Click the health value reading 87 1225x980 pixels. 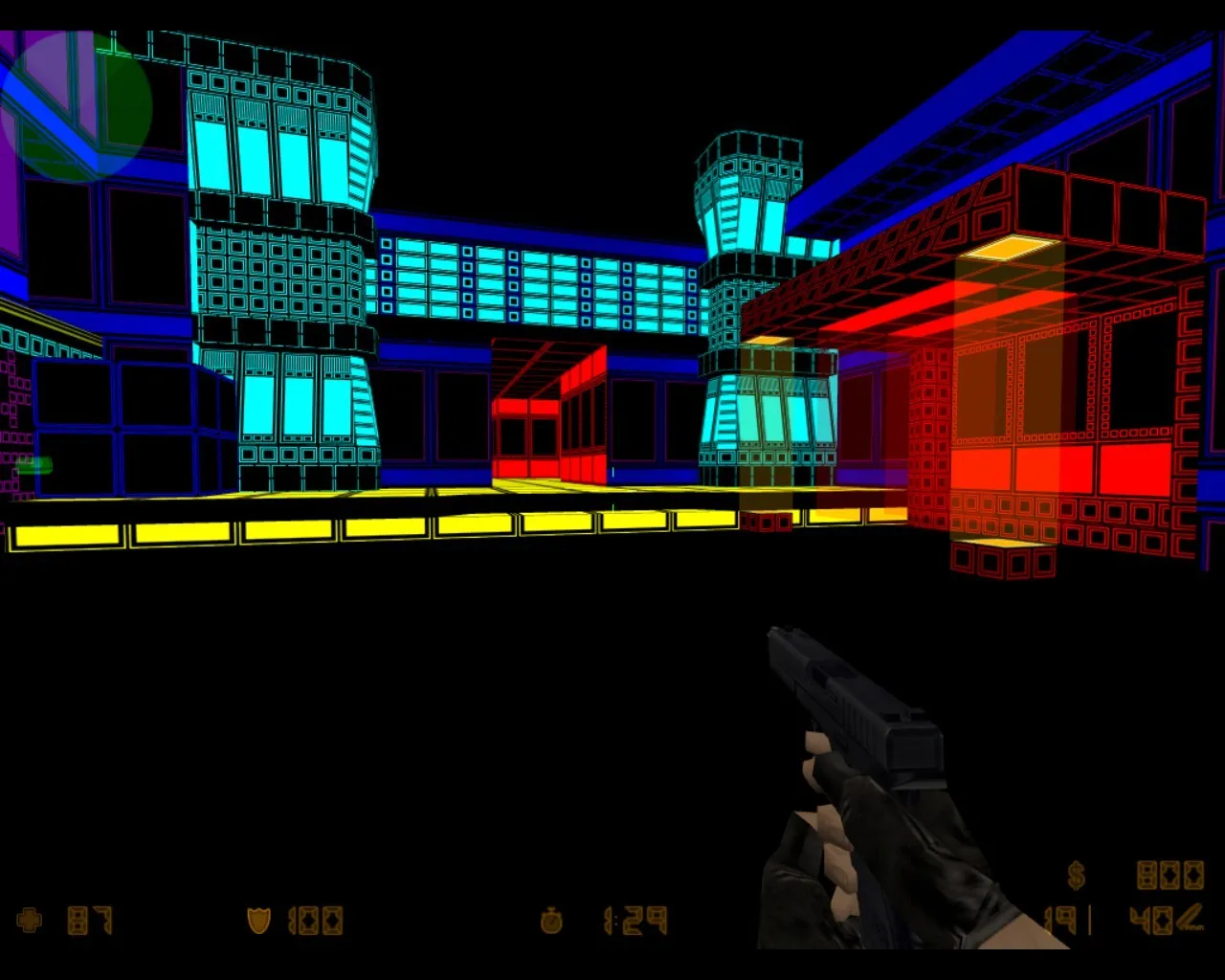coord(91,919)
